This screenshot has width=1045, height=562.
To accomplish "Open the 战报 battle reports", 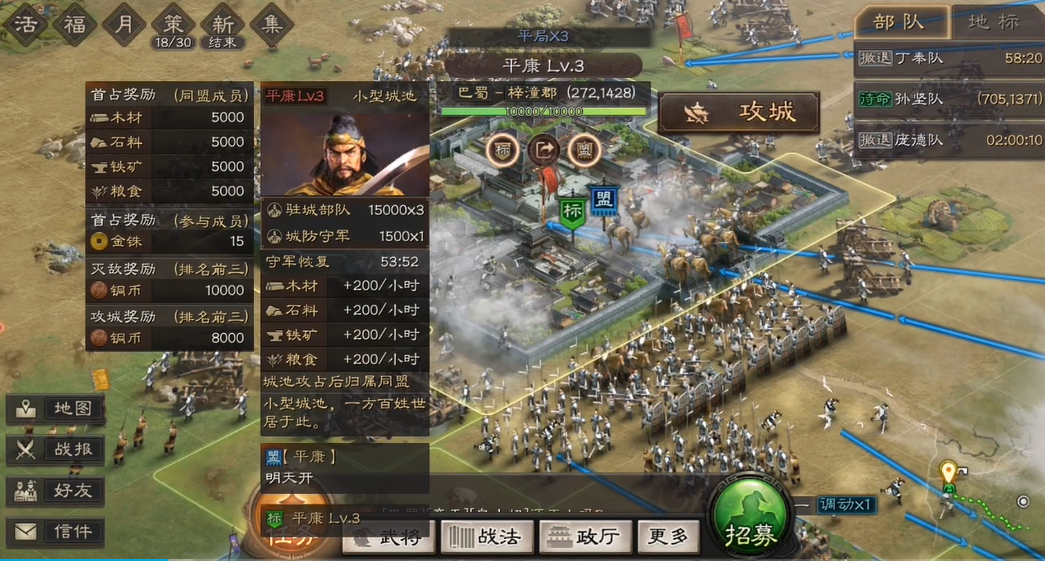I will point(55,450).
